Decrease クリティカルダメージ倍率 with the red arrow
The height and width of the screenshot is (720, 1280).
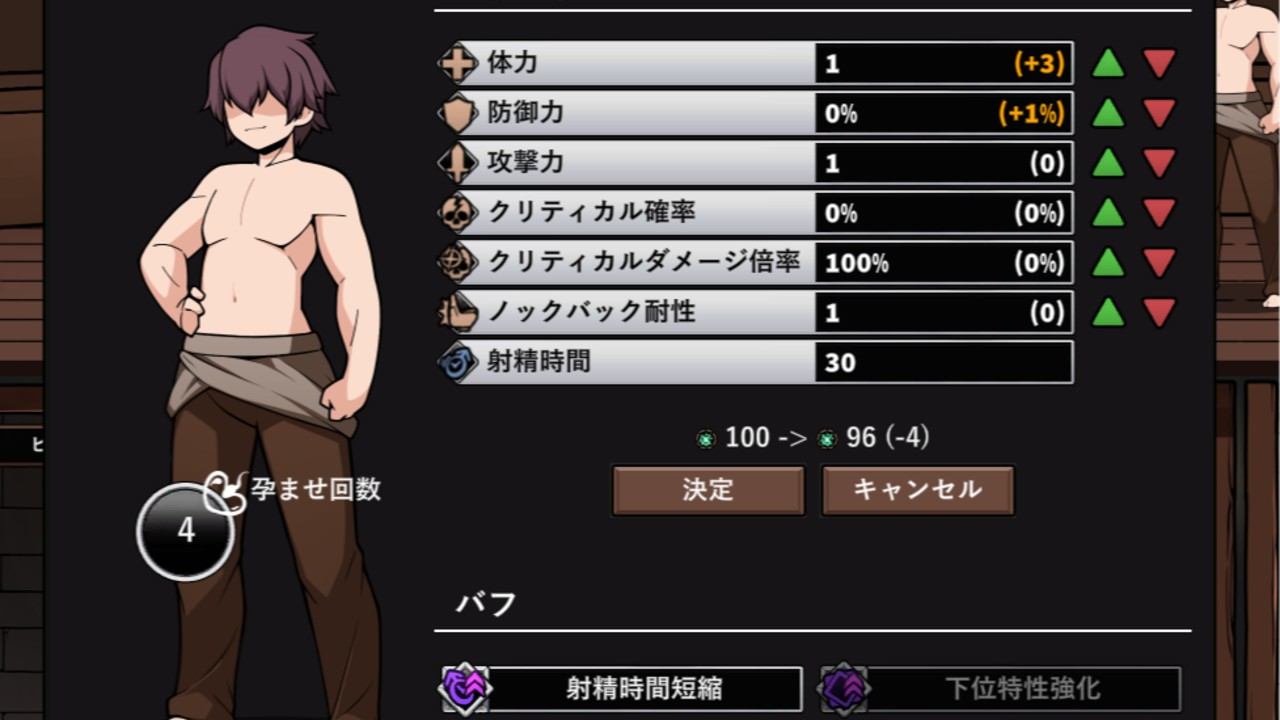tap(1159, 263)
